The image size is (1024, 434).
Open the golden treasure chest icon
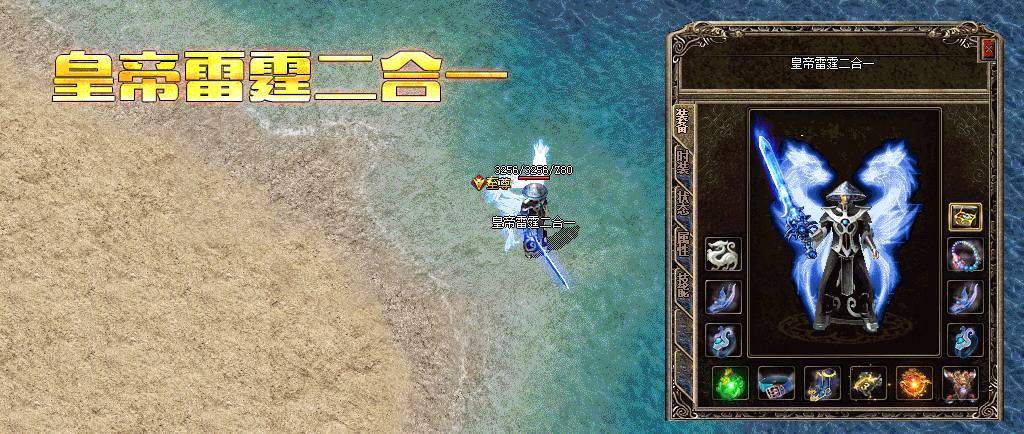[x=965, y=215]
